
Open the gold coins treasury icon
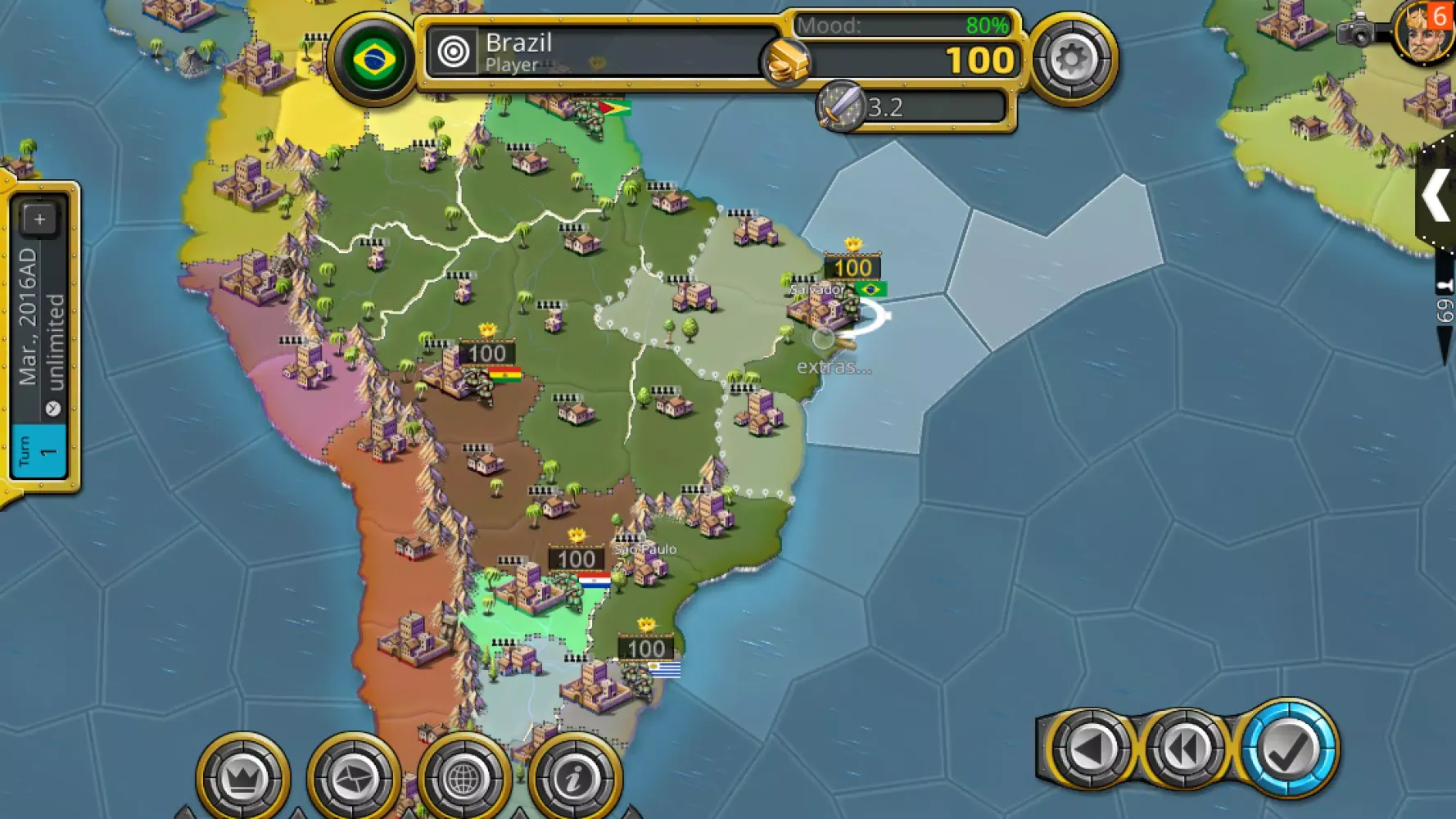point(785,61)
